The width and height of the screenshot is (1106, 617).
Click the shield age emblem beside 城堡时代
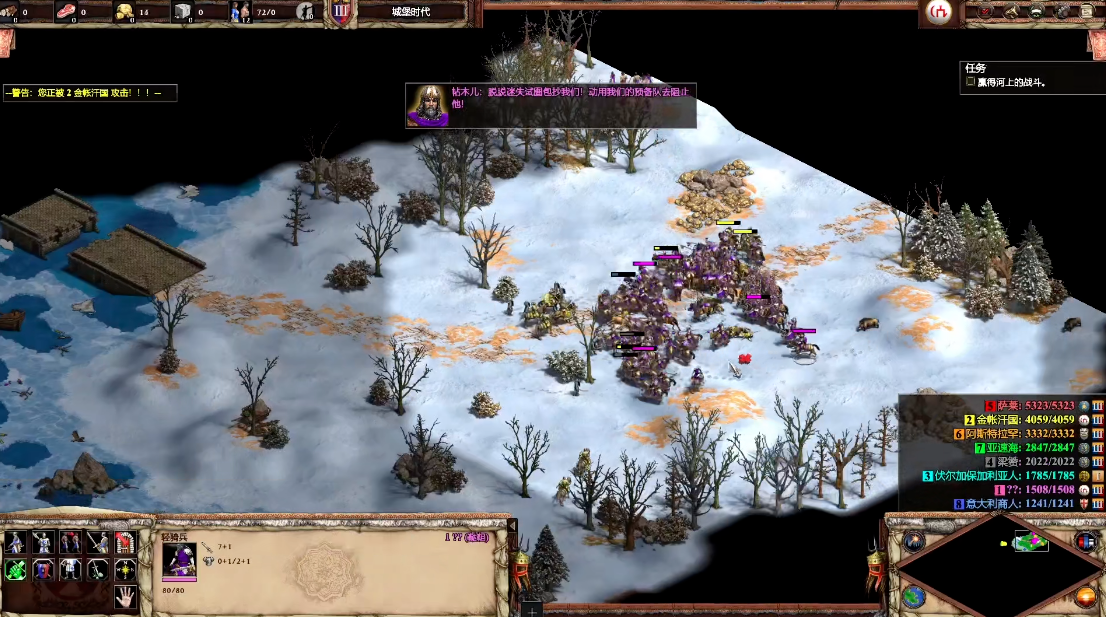point(341,12)
